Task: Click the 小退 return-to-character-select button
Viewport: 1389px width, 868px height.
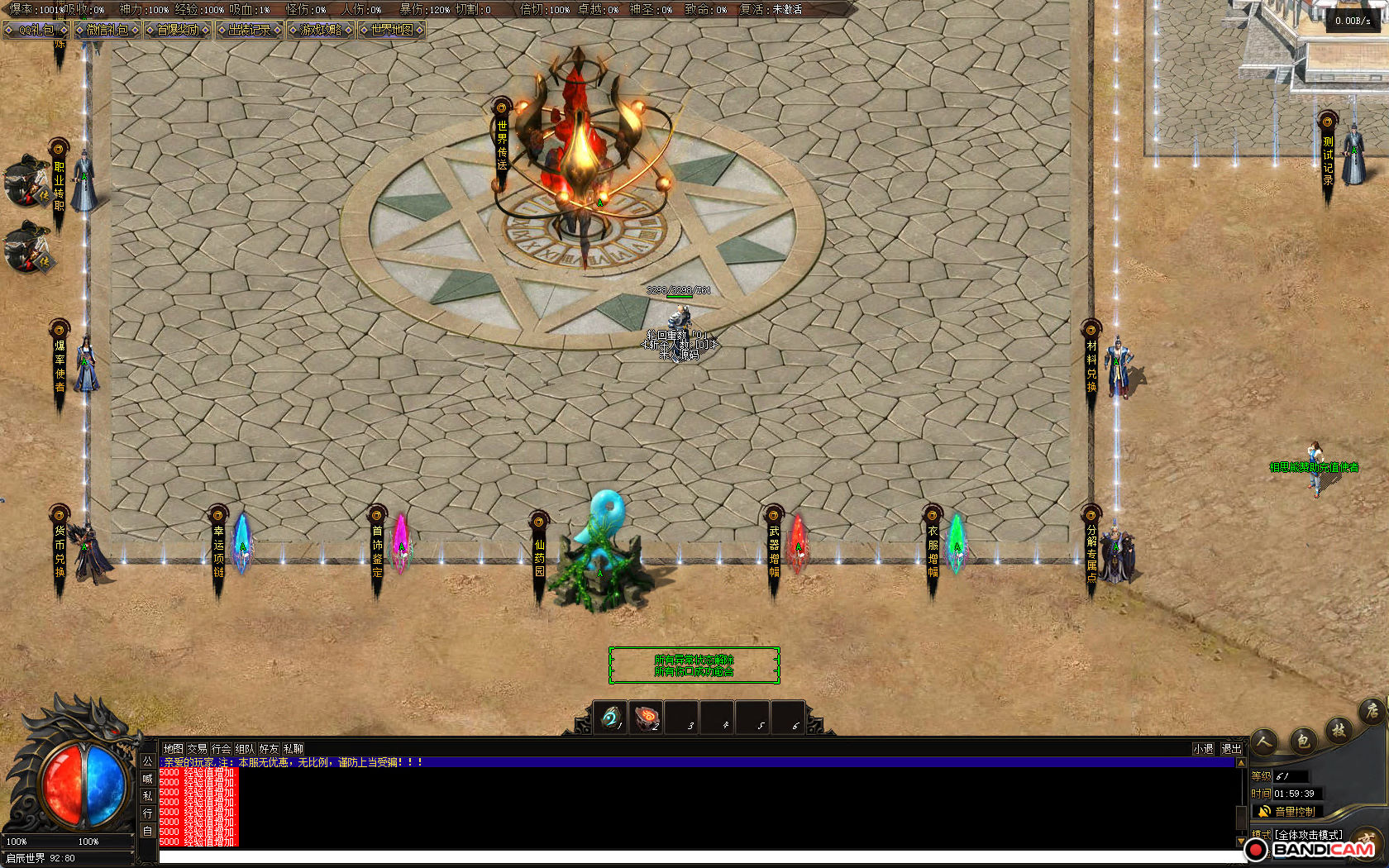Action: point(1203,749)
